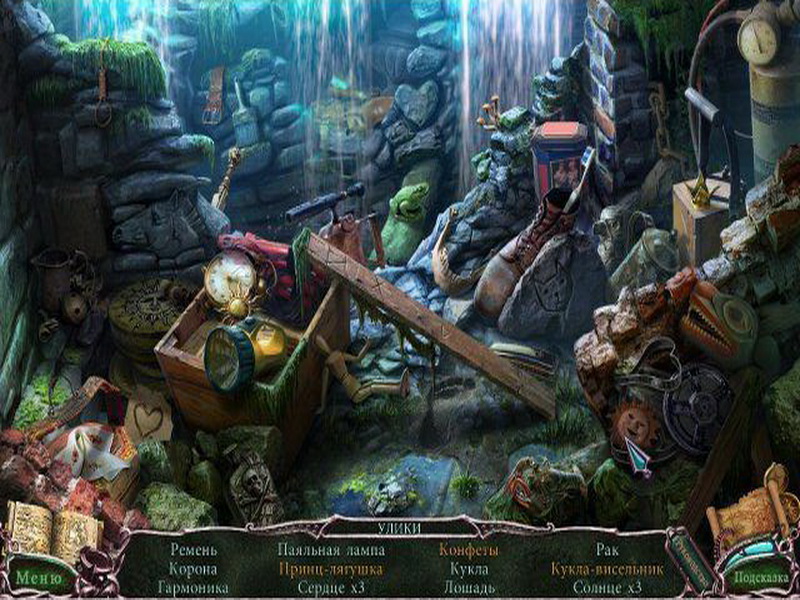Use the Подсказка hint button

point(759,577)
